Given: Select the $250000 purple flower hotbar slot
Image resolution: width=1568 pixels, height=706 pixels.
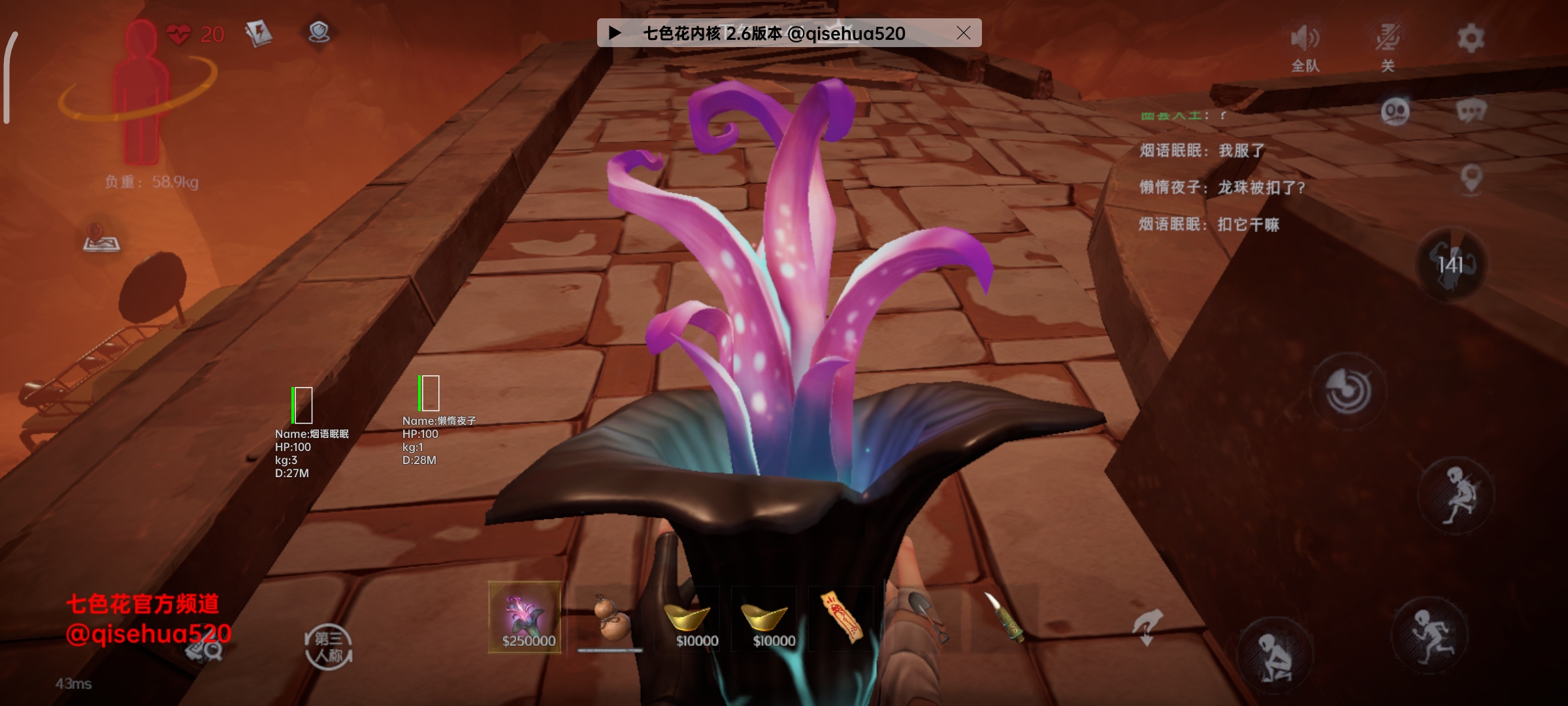Looking at the screenshot, I should click(525, 617).
